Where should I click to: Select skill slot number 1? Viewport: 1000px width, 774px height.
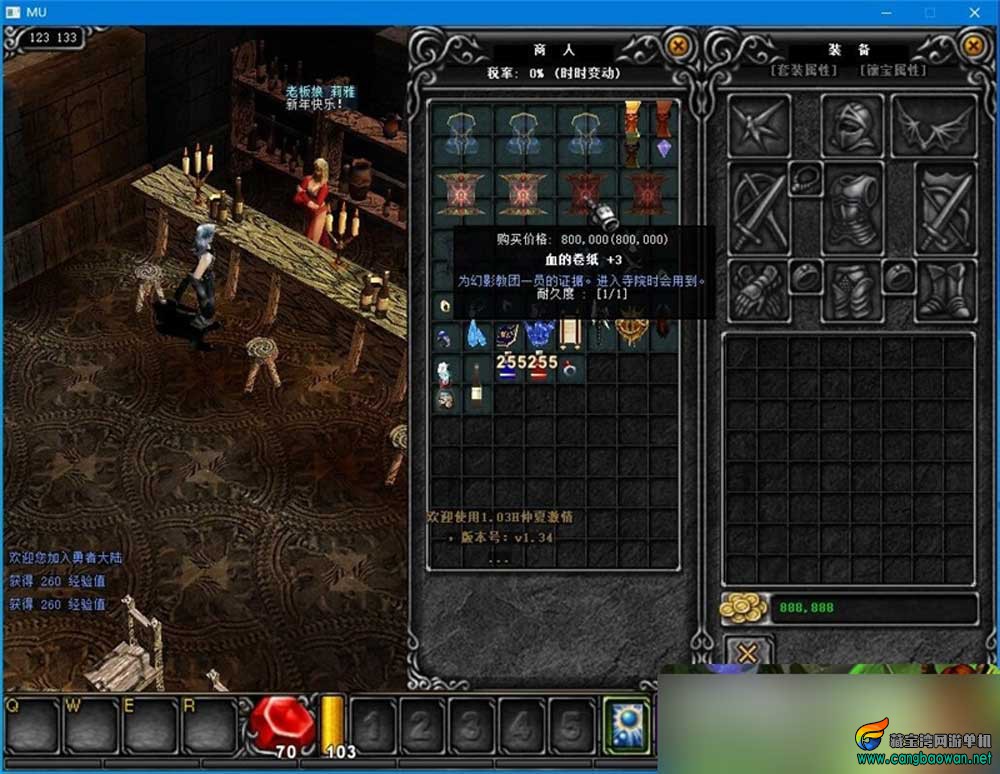click(372, 725)
